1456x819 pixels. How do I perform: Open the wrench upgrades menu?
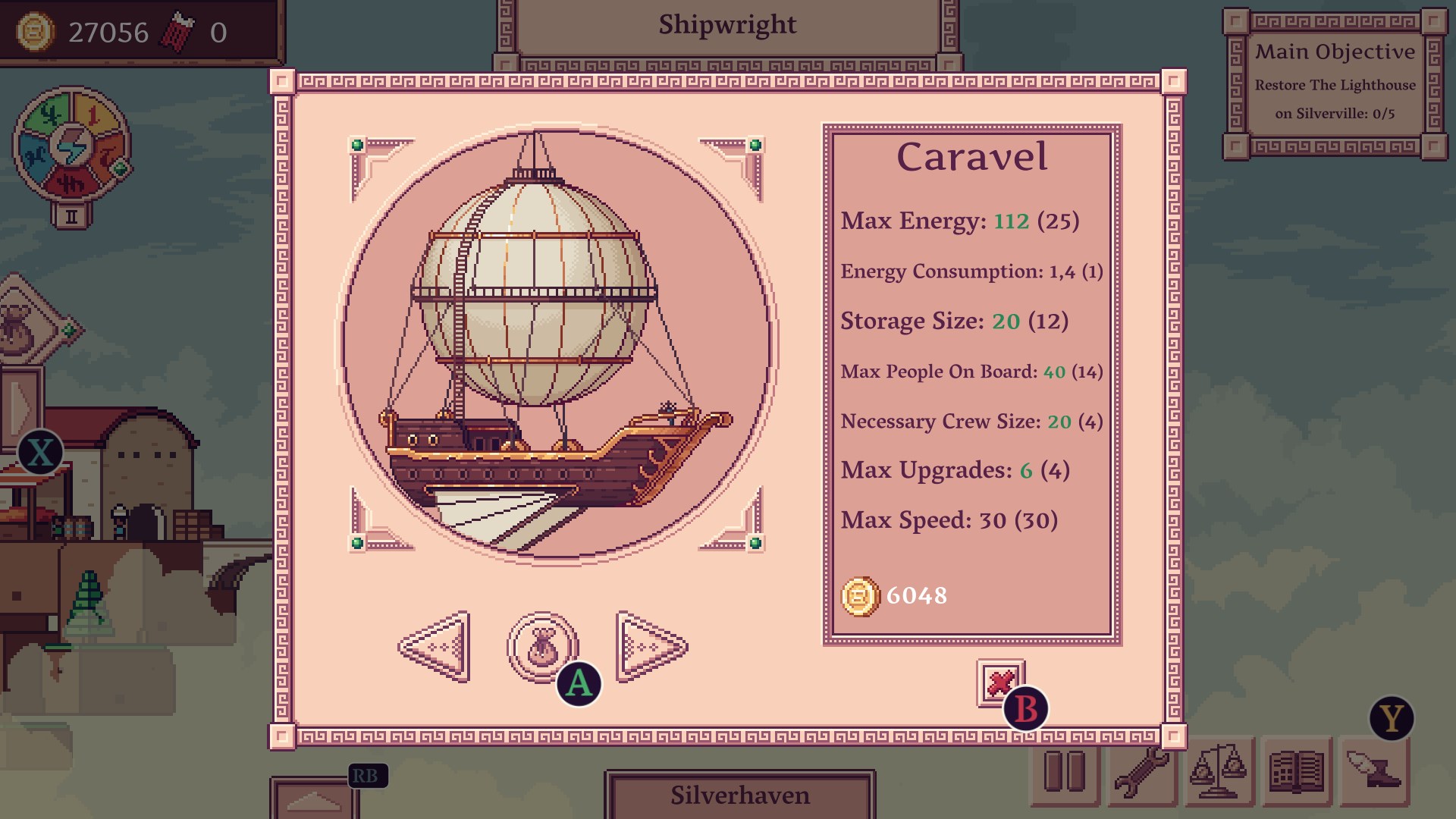1141,772
